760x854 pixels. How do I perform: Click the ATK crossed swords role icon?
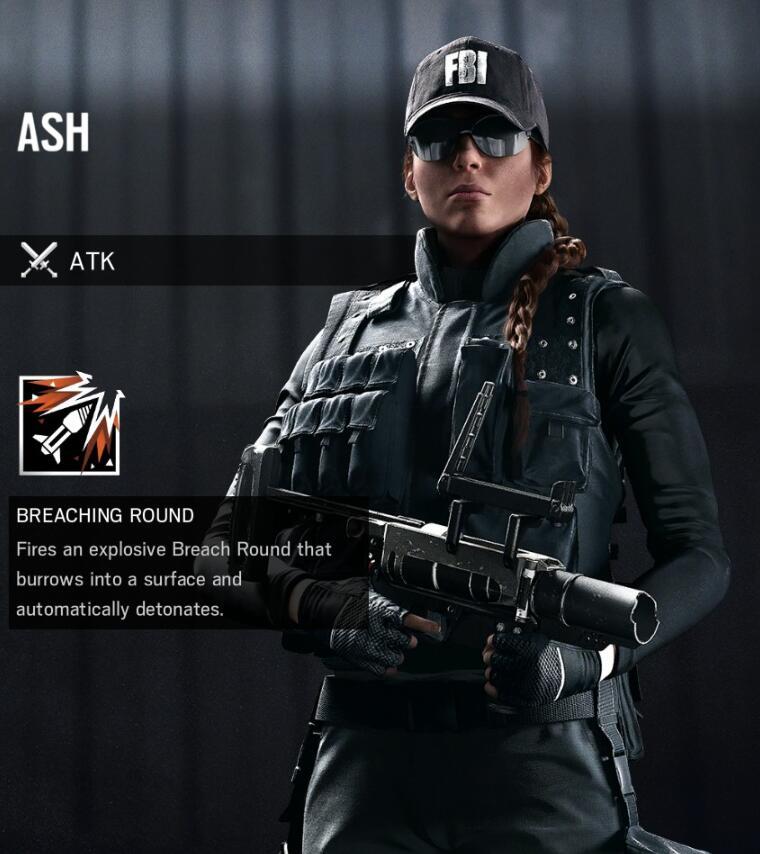(39, 261)
